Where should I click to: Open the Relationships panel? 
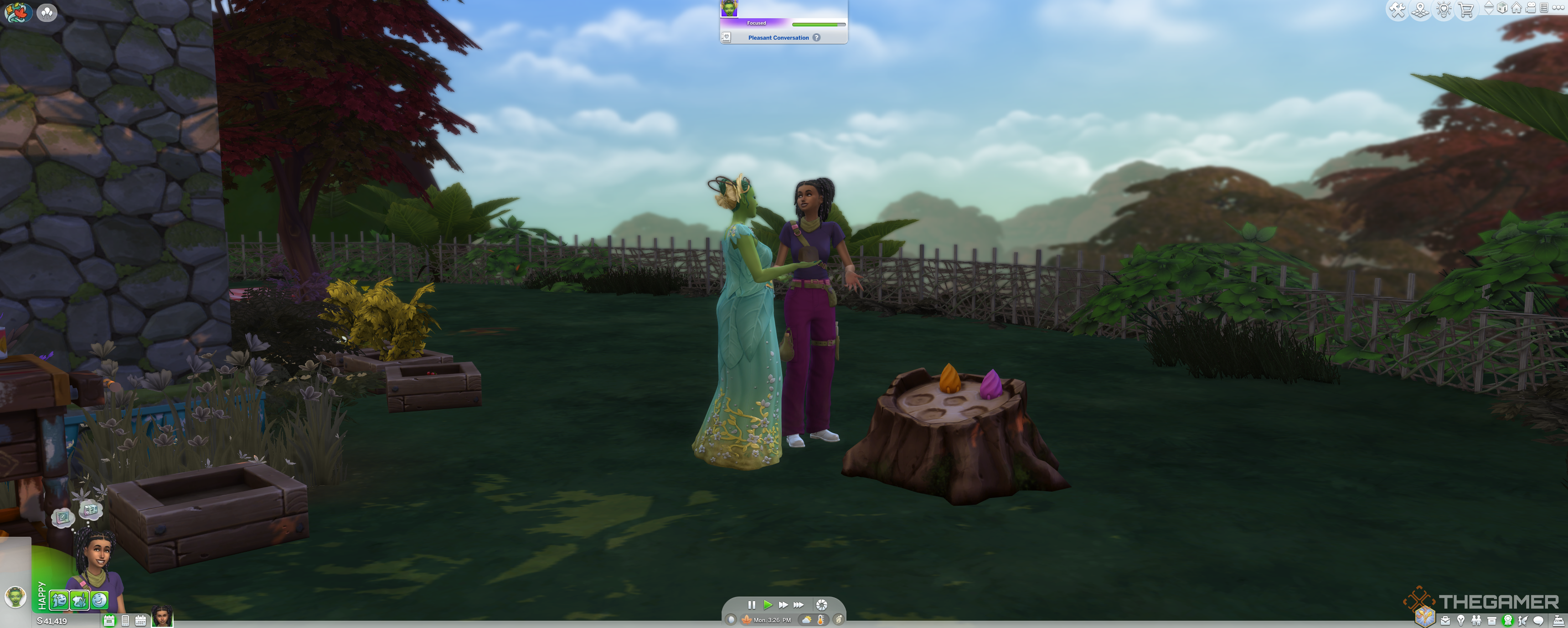click(x=1476, y=621)
